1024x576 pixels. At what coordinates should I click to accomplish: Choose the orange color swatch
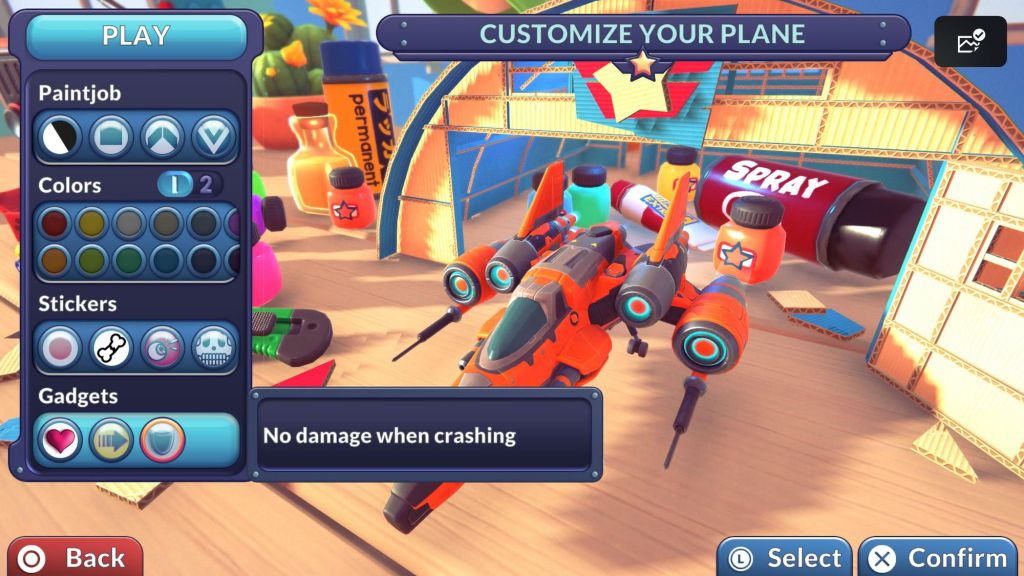(55, 261)
